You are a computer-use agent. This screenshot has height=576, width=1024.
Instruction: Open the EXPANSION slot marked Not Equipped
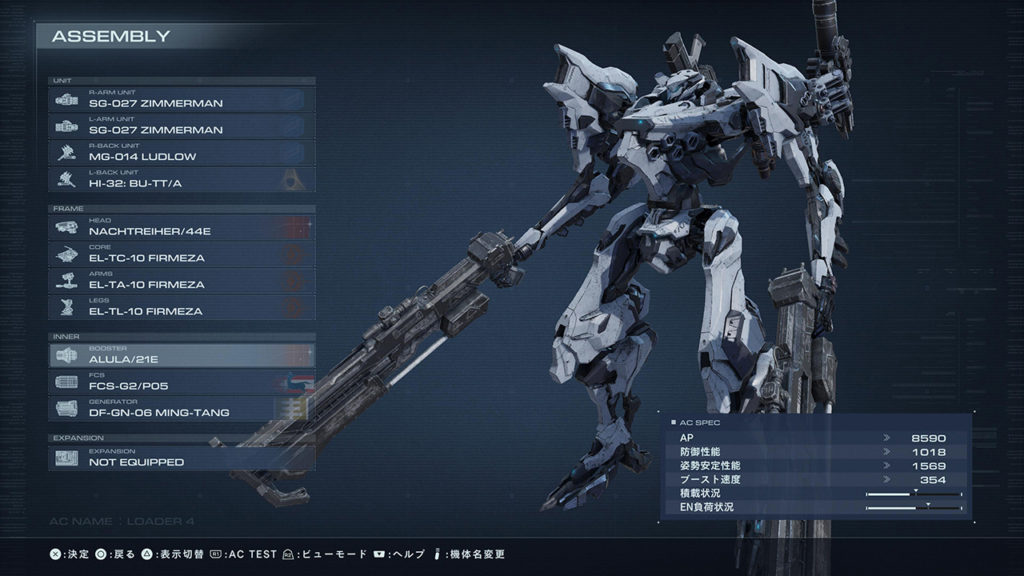click(x=181, y=458)
